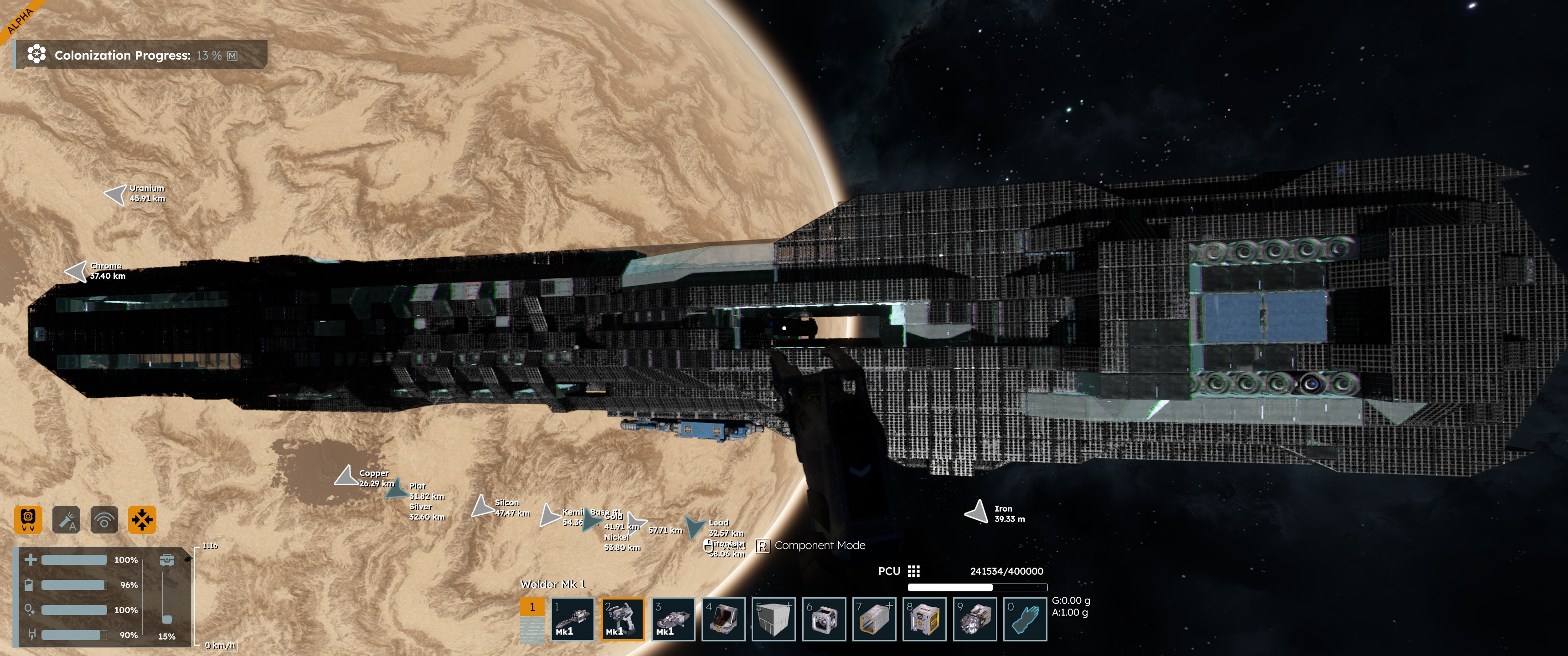
Task: Select the spiked drill-head block in slot 9
Action: pyautogui.click(x=975, y=619)
